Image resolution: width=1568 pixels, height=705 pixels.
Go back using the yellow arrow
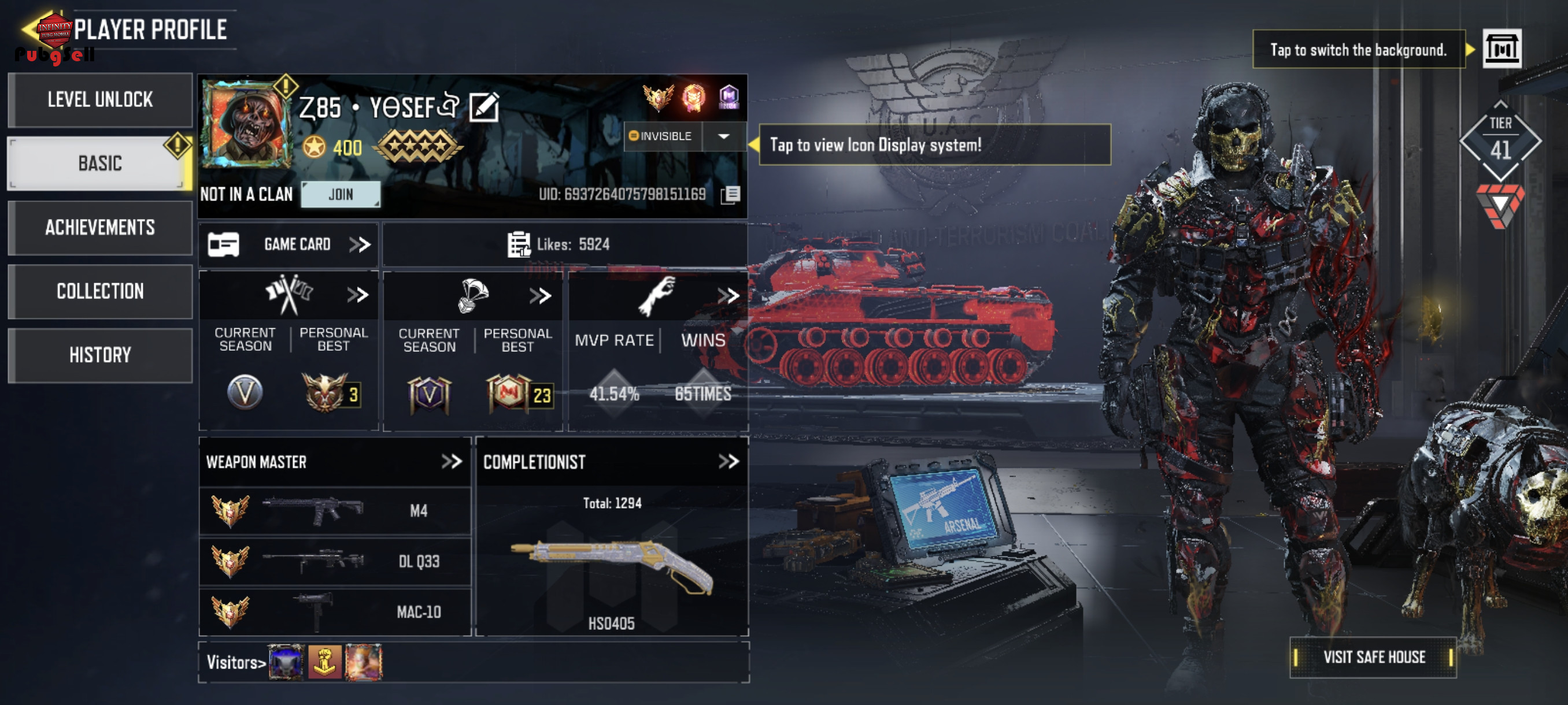29,28
